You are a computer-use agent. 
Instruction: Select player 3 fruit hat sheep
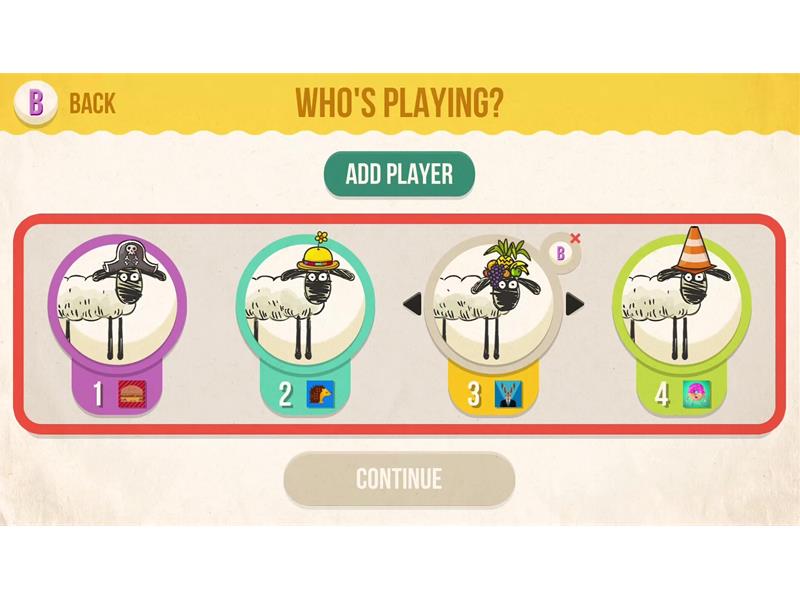[492, 302]
